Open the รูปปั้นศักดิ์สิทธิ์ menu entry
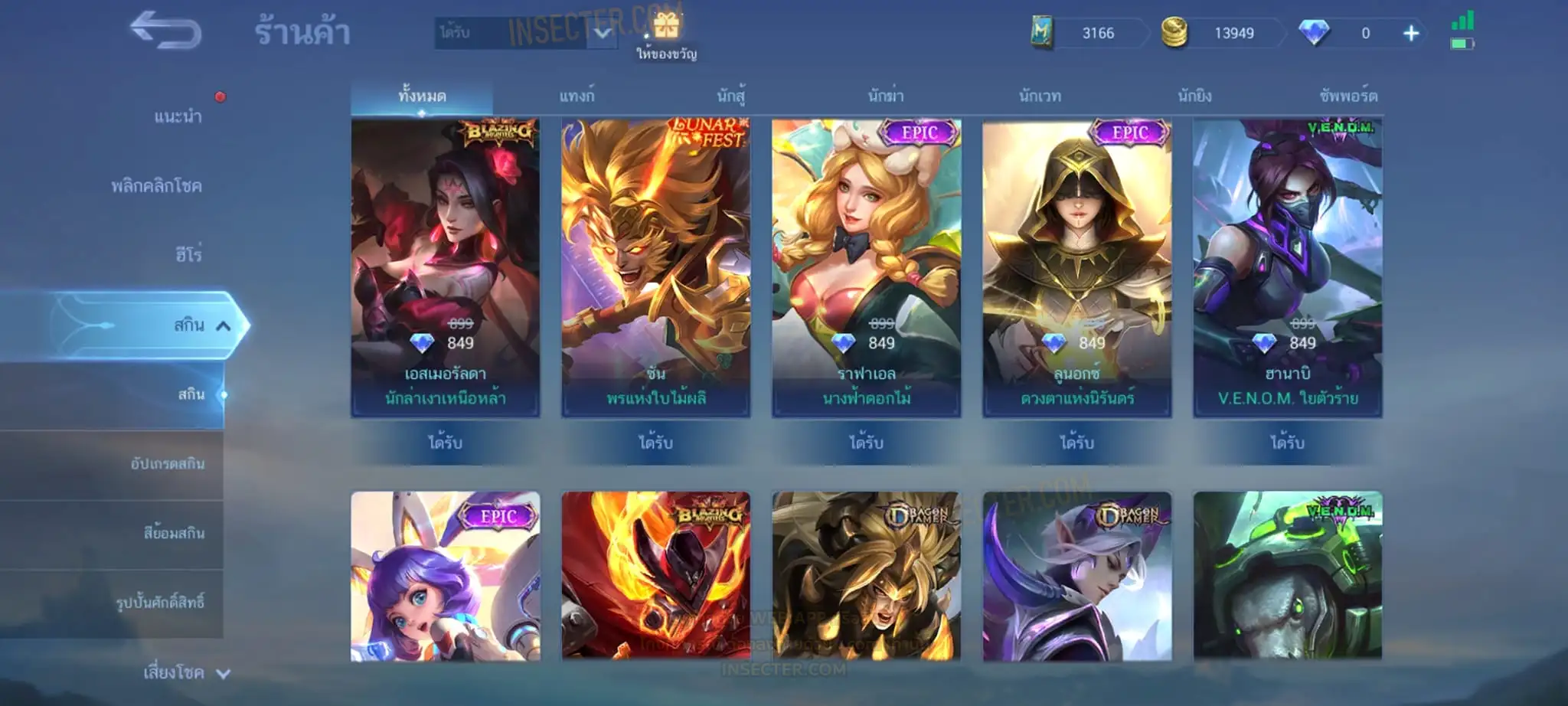Image resolution: width=1568 pixels, height=706 pixels. [160, 603]
